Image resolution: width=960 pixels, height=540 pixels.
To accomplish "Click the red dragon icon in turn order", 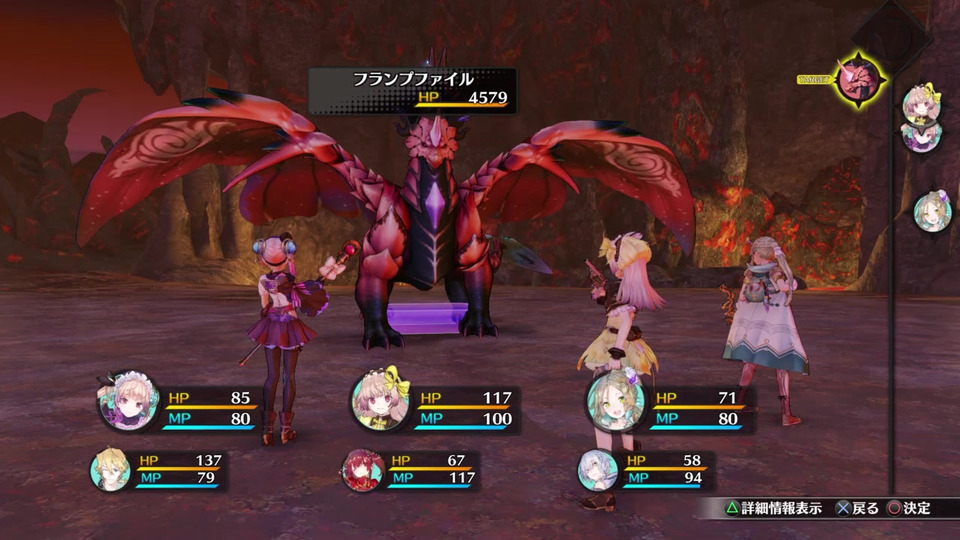I will point(858,76).
